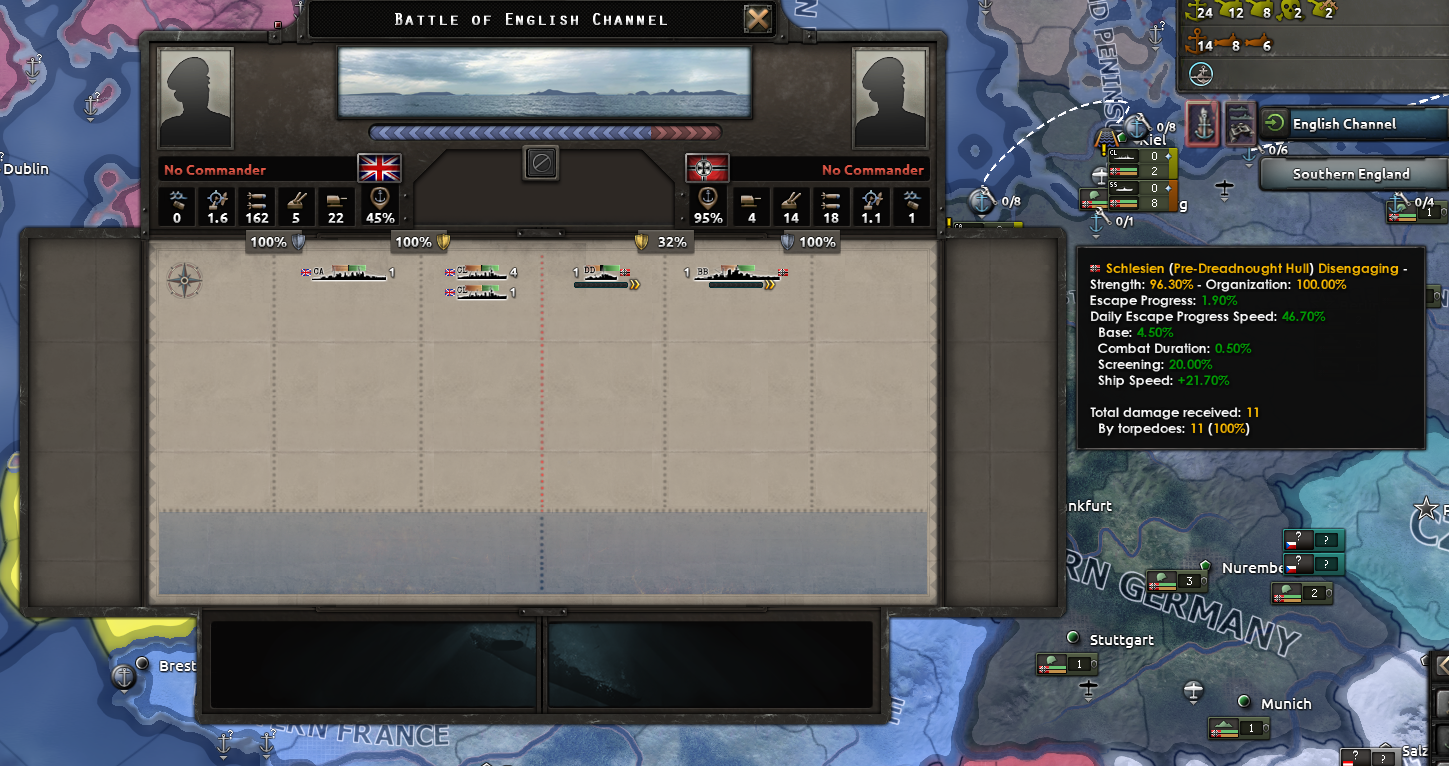Select the Munich army division counter
1449x766 pixels.
tap(1237, 729)
